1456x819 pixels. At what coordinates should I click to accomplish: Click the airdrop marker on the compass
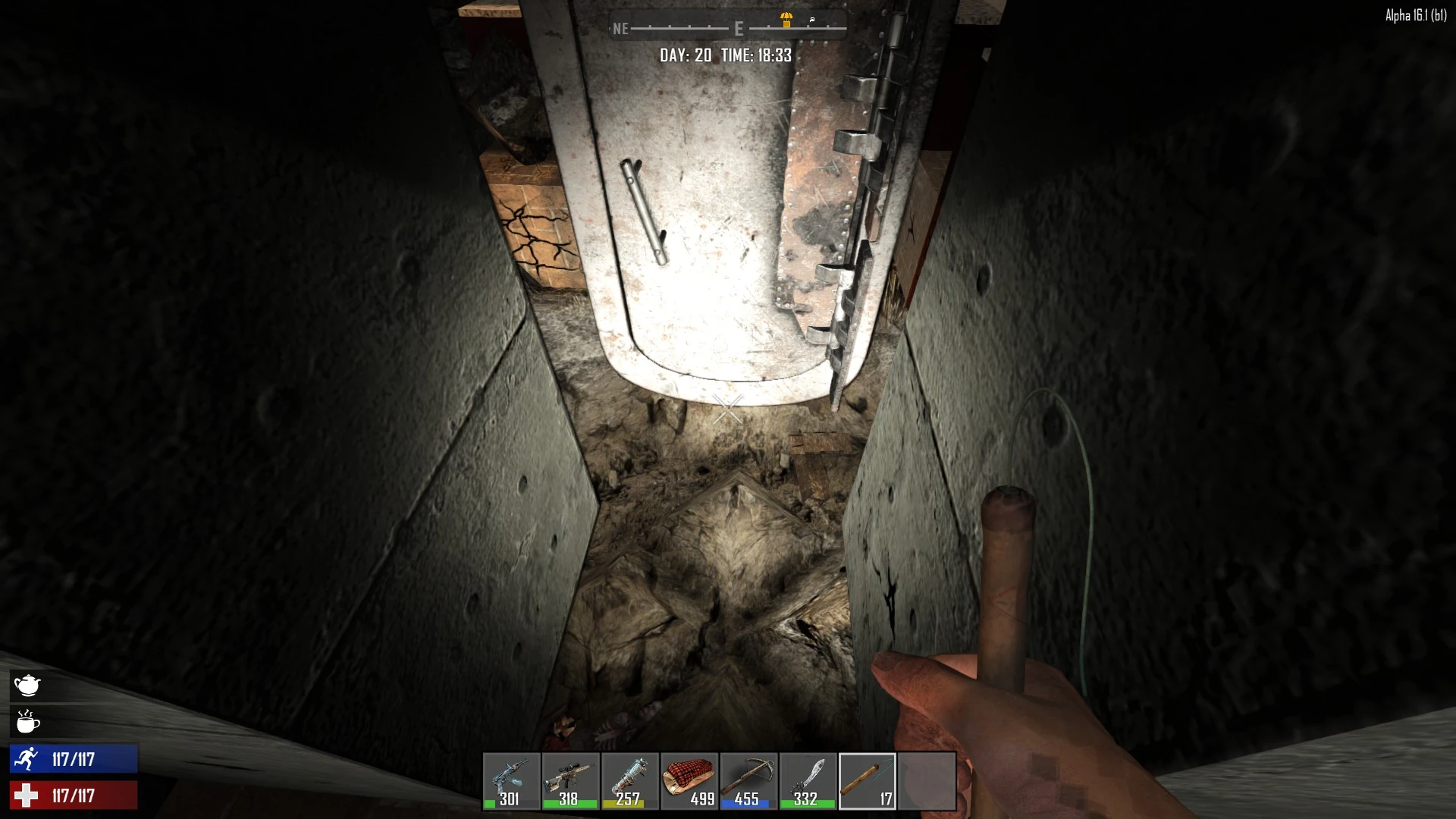point(786,20)
